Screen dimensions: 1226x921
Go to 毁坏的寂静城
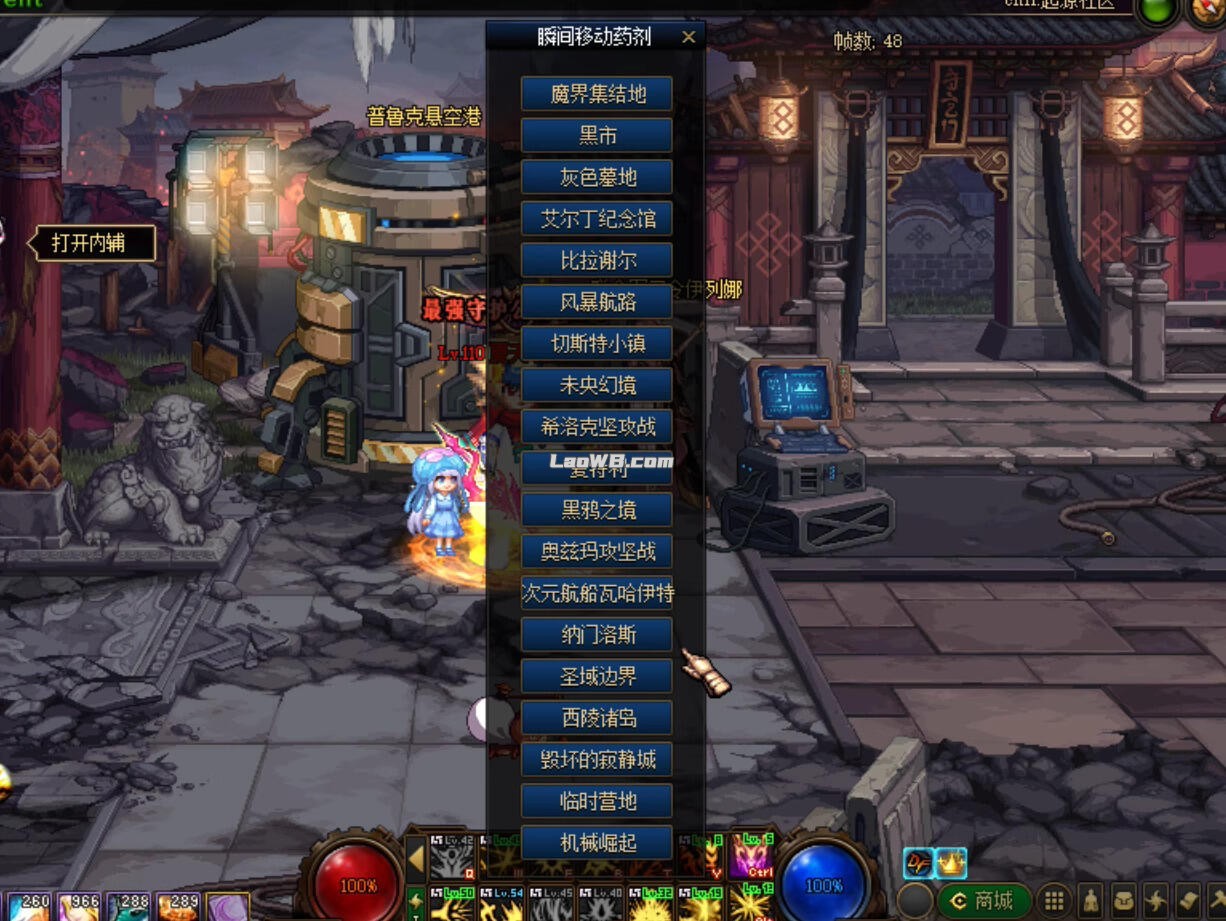tap(597, 759)
